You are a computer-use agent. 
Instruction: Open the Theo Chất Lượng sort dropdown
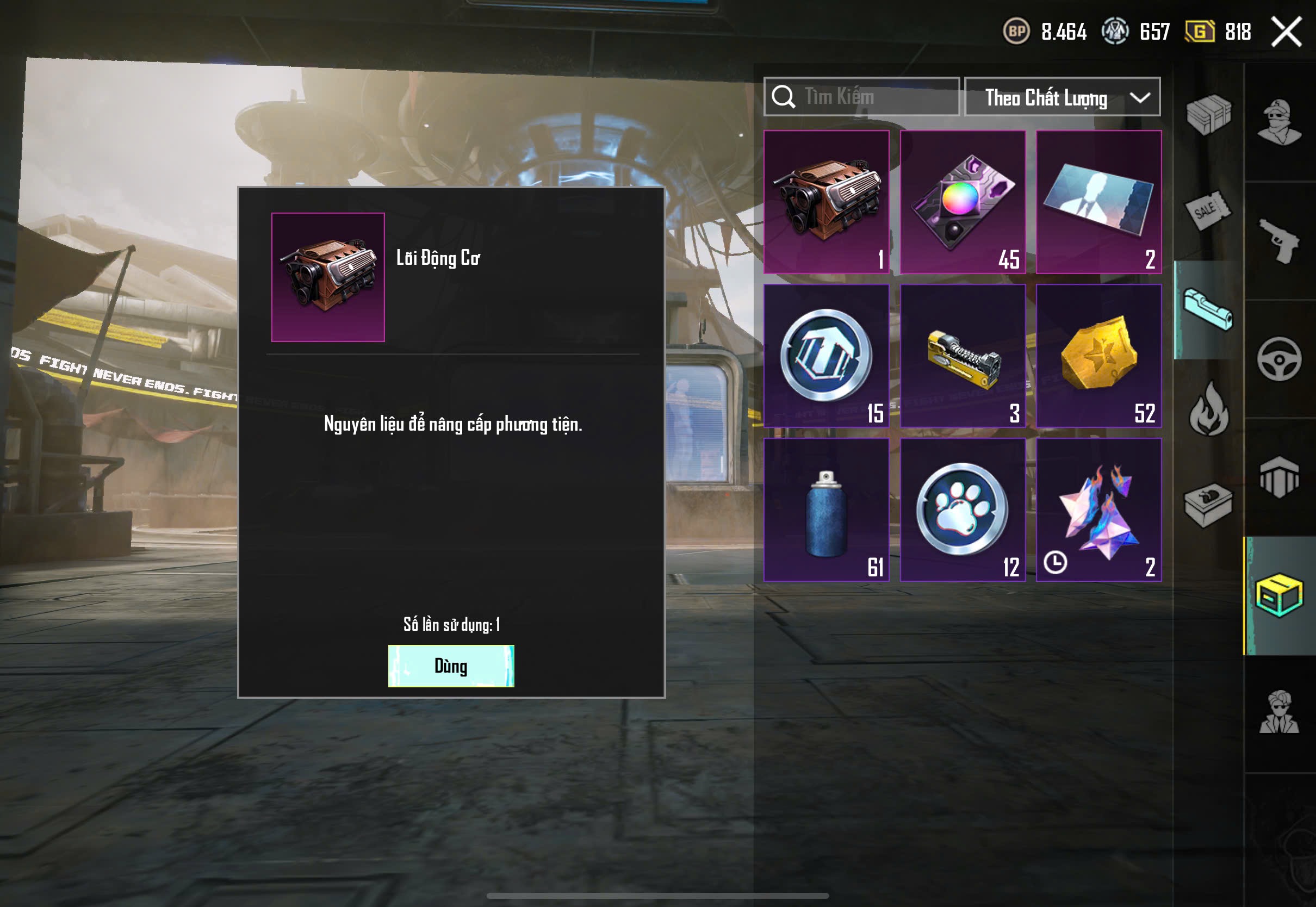[x=1062, y=97]
